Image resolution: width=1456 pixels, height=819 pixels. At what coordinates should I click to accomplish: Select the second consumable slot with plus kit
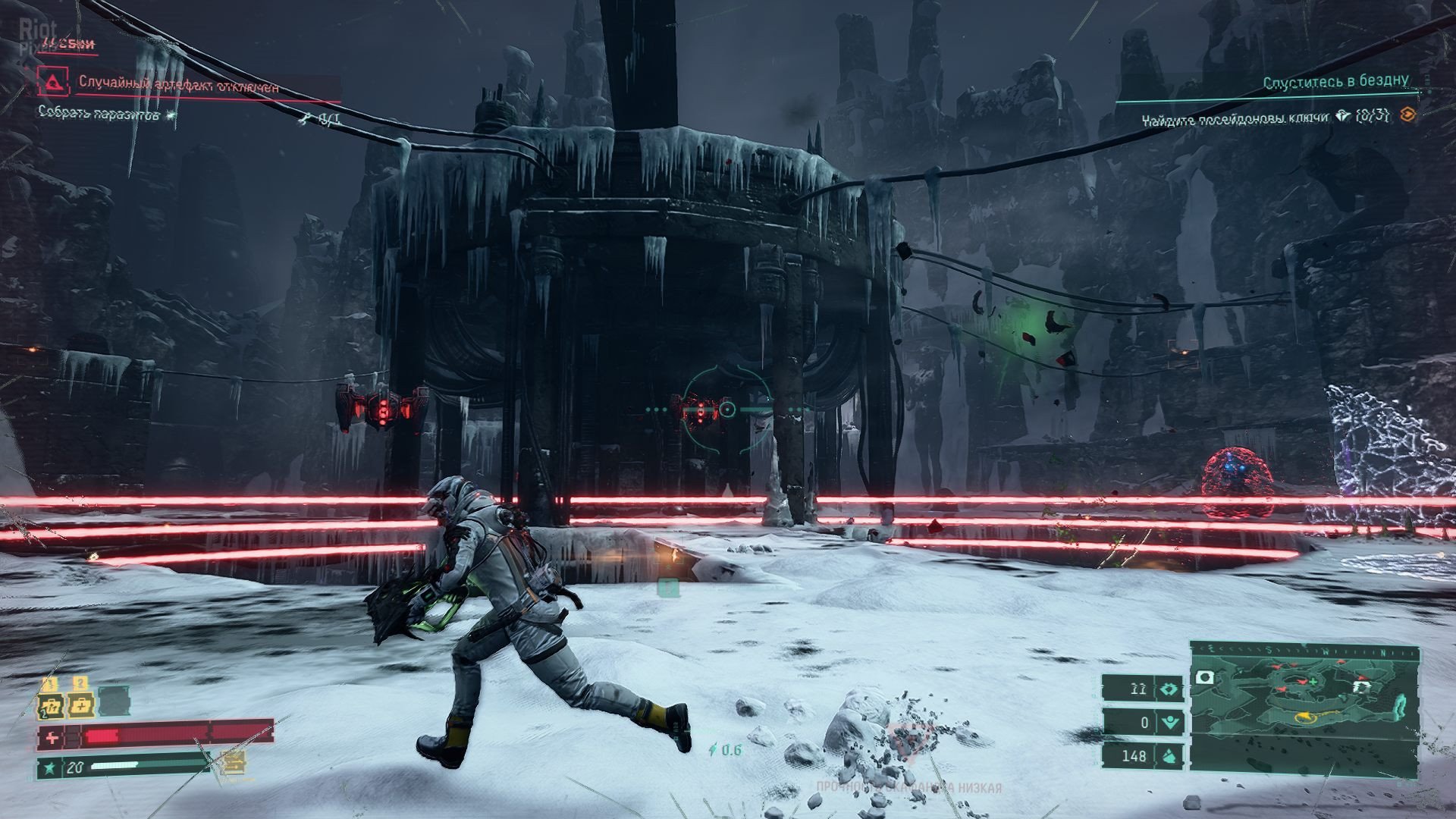80,705
